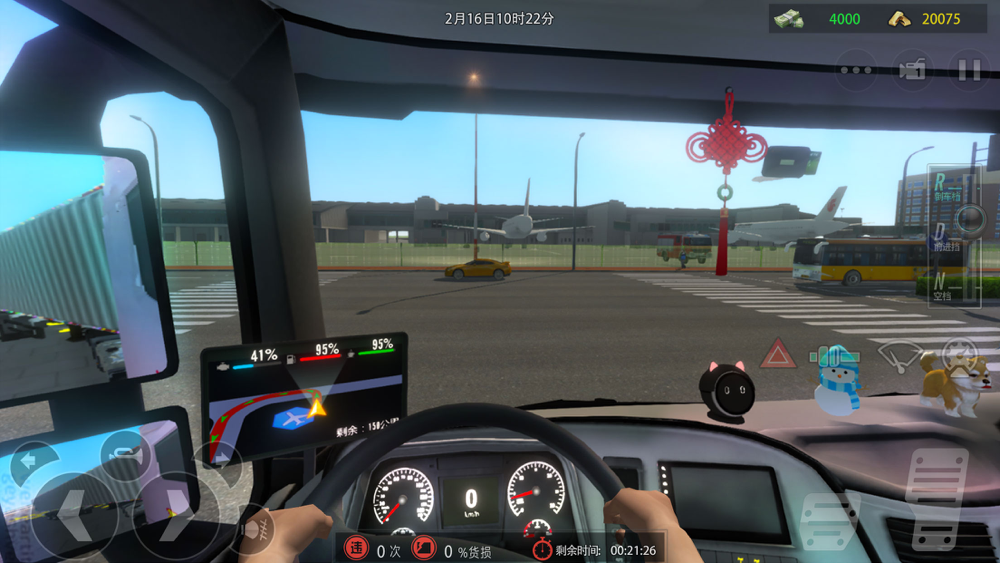Viewport: 1000px width, 563px height.
Task: Shift into reverse gear R
Action: (944, 187)
